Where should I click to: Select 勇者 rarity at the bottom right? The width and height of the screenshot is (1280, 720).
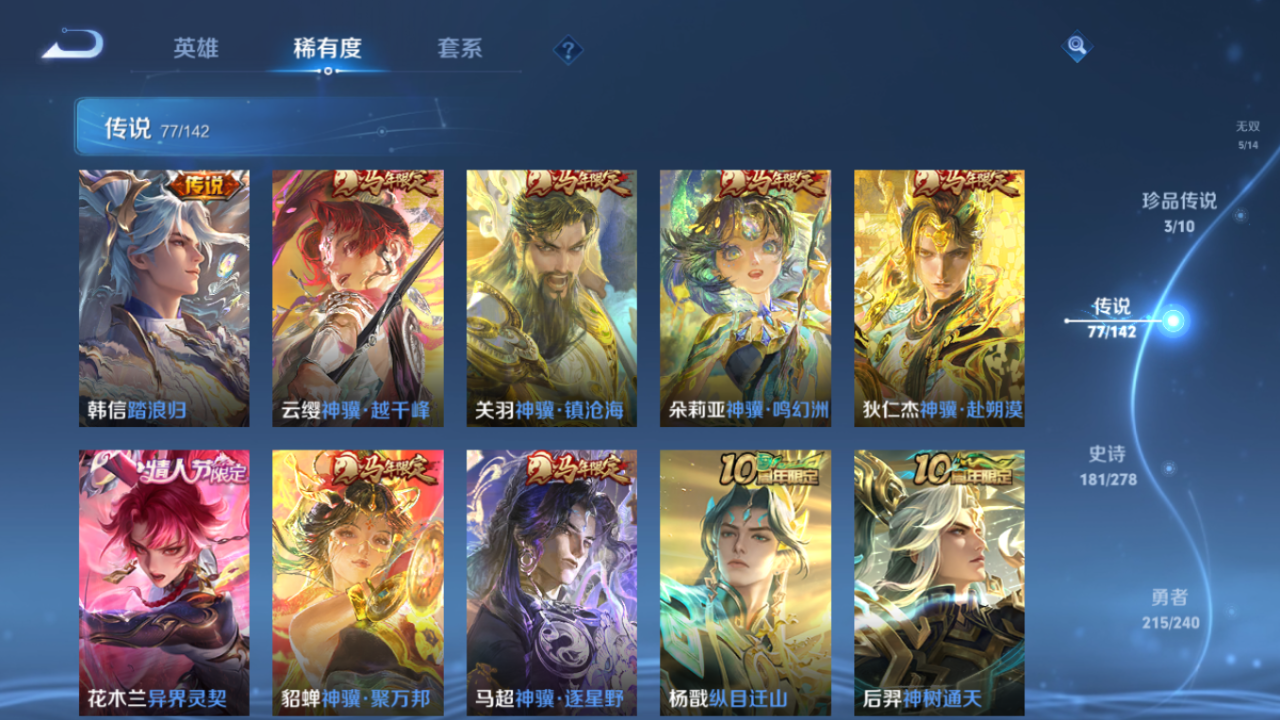1172,606
